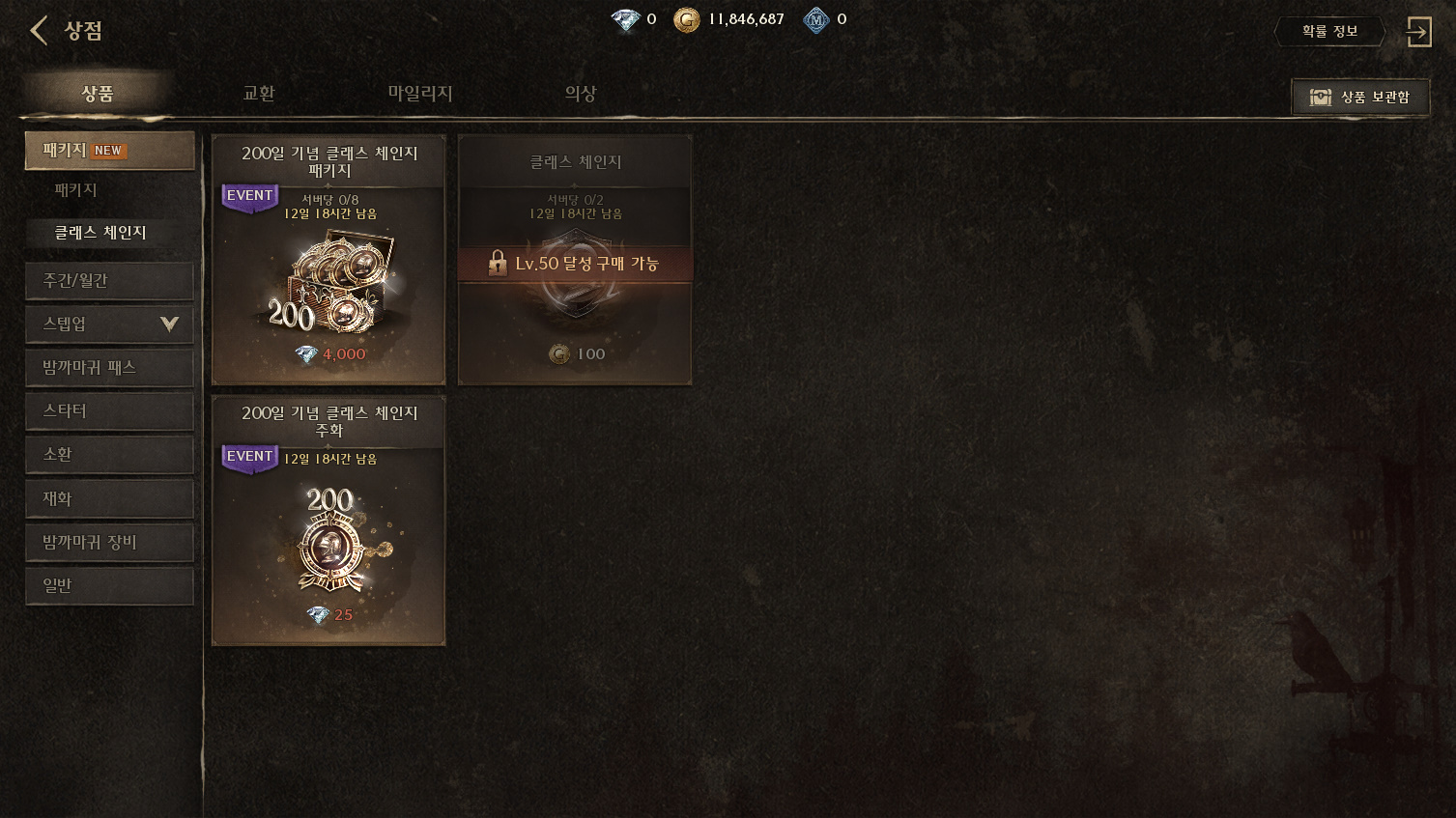
Task: Click the exit door icon
Action: click(x=1418, y=32)
